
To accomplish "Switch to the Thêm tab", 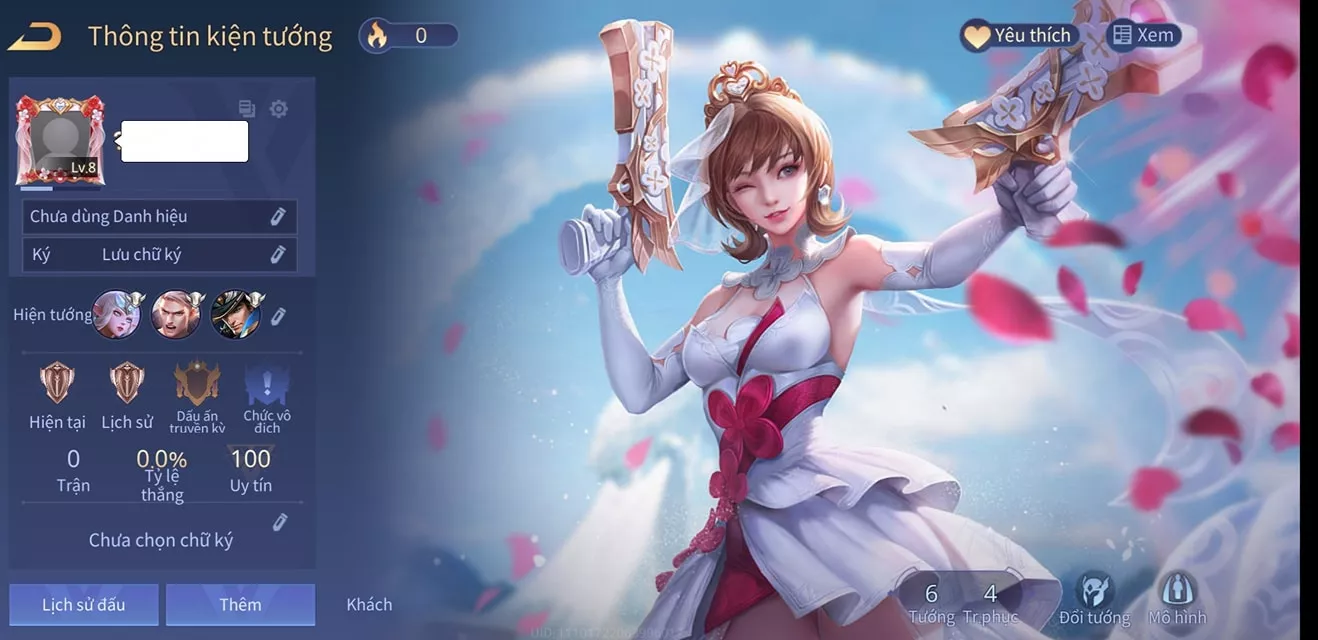I will pos(240,604).
